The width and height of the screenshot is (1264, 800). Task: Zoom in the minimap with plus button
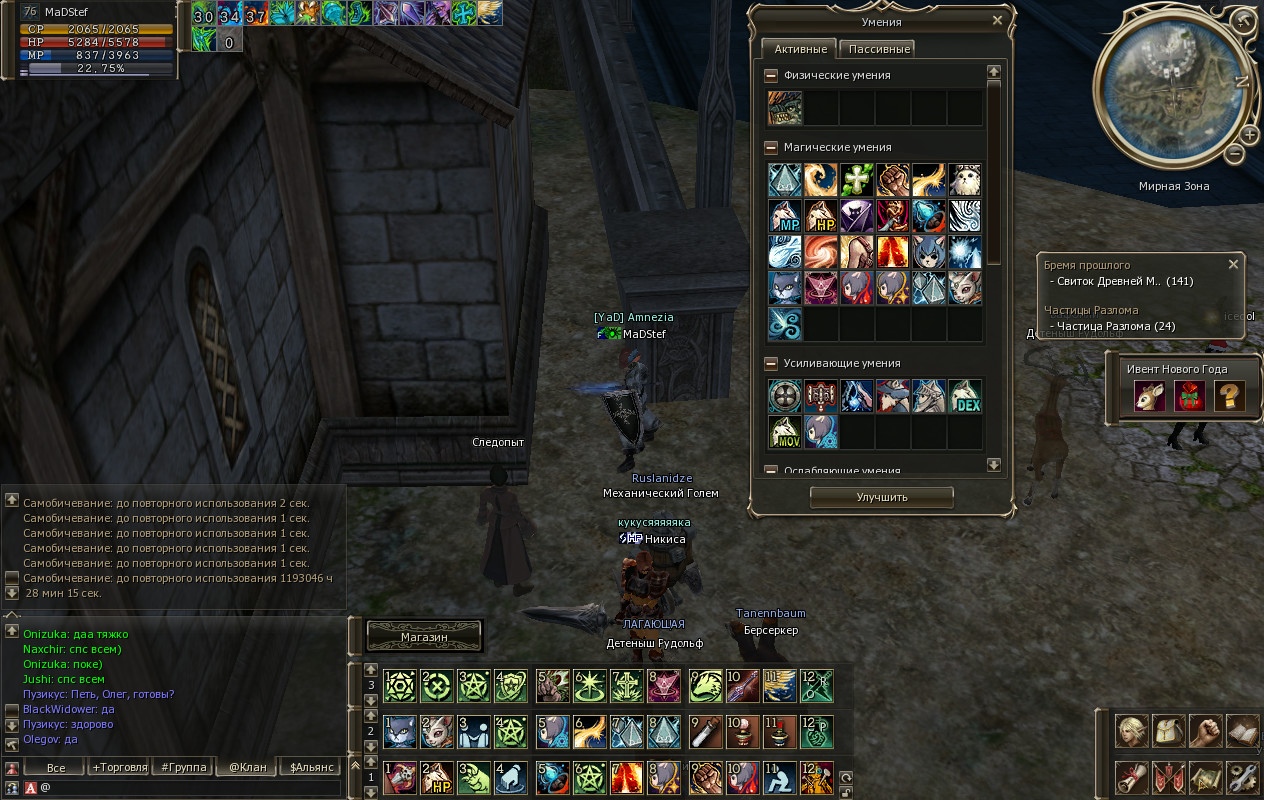[x=1250, y=135]
